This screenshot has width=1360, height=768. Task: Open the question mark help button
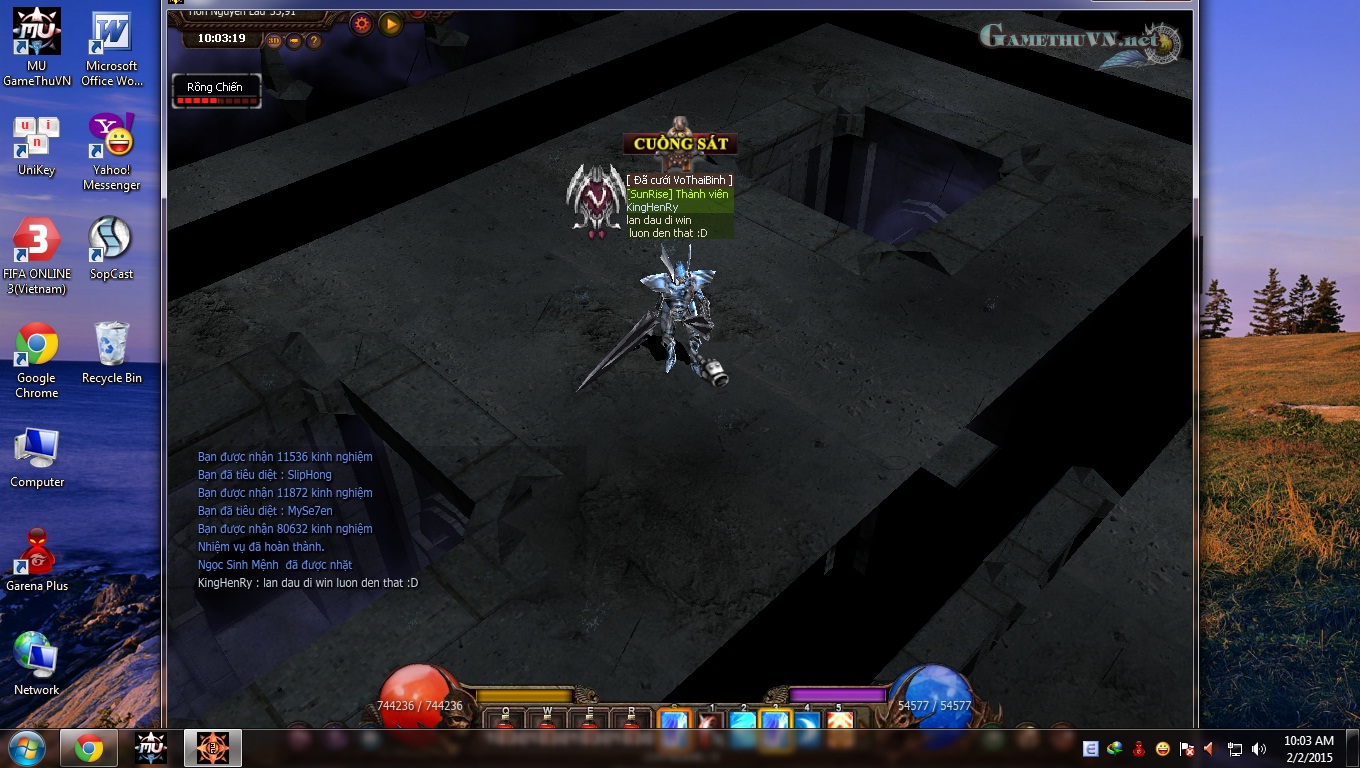click(314, 41)
